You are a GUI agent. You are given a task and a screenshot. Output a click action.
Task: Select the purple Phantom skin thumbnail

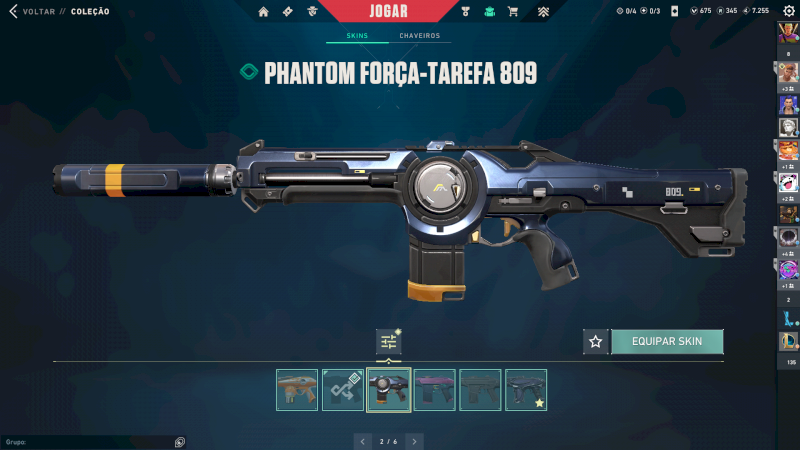tap(434, 390)
